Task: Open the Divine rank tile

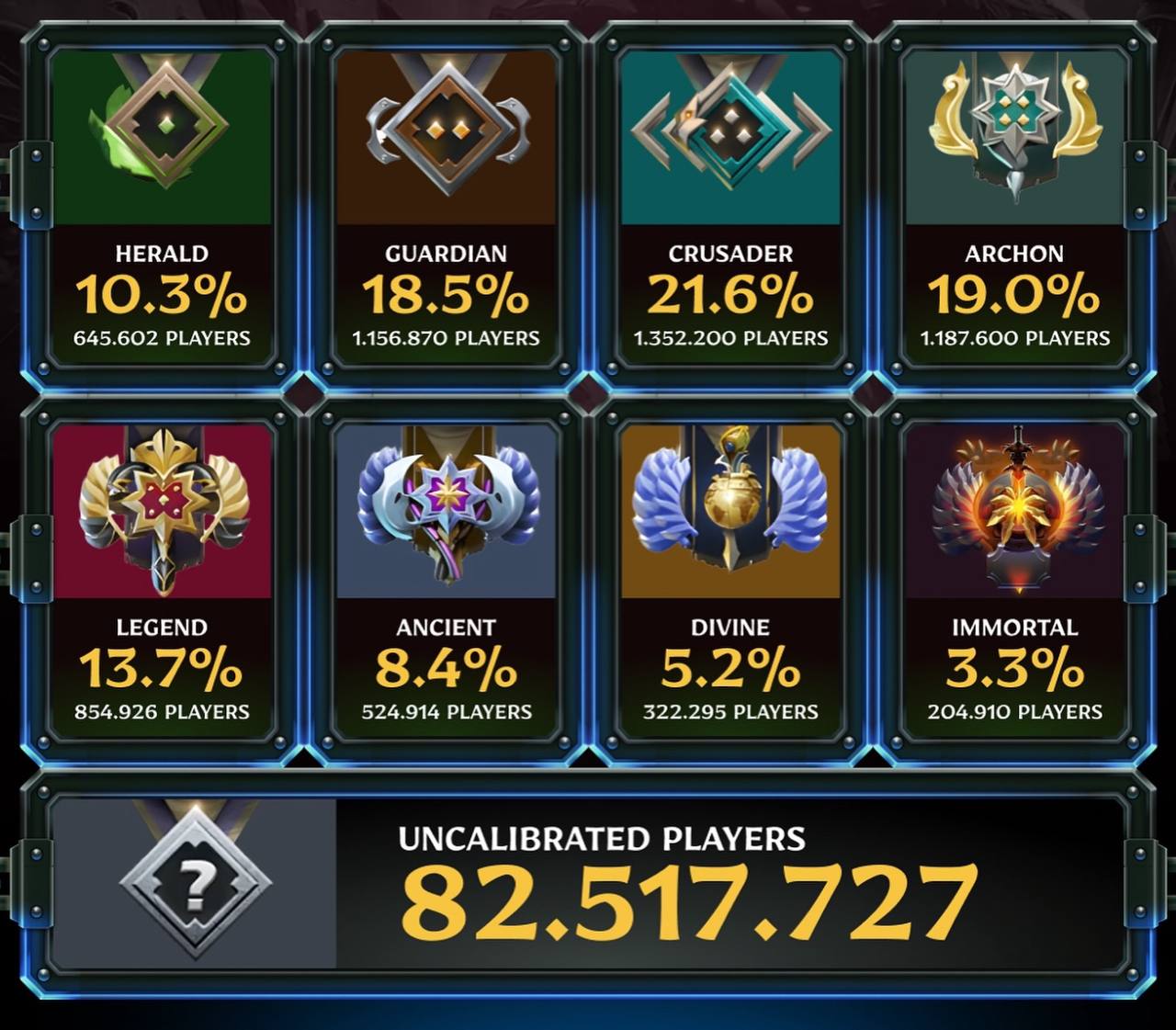Action: click(730, 581)
